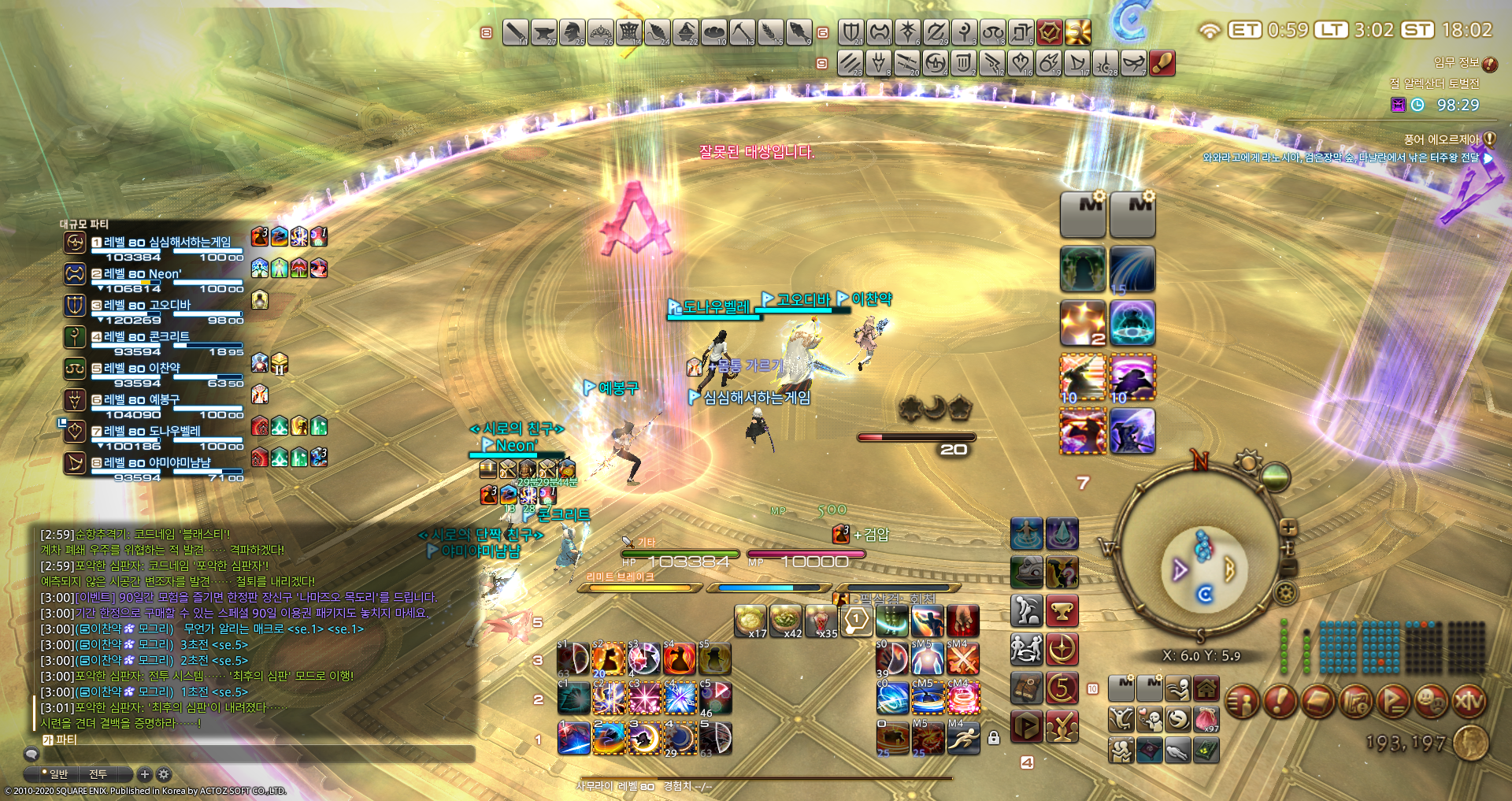Zoom in the minimap with plus button
The height and width of the screenshot is (801, 1512).
pos(1288,528)
